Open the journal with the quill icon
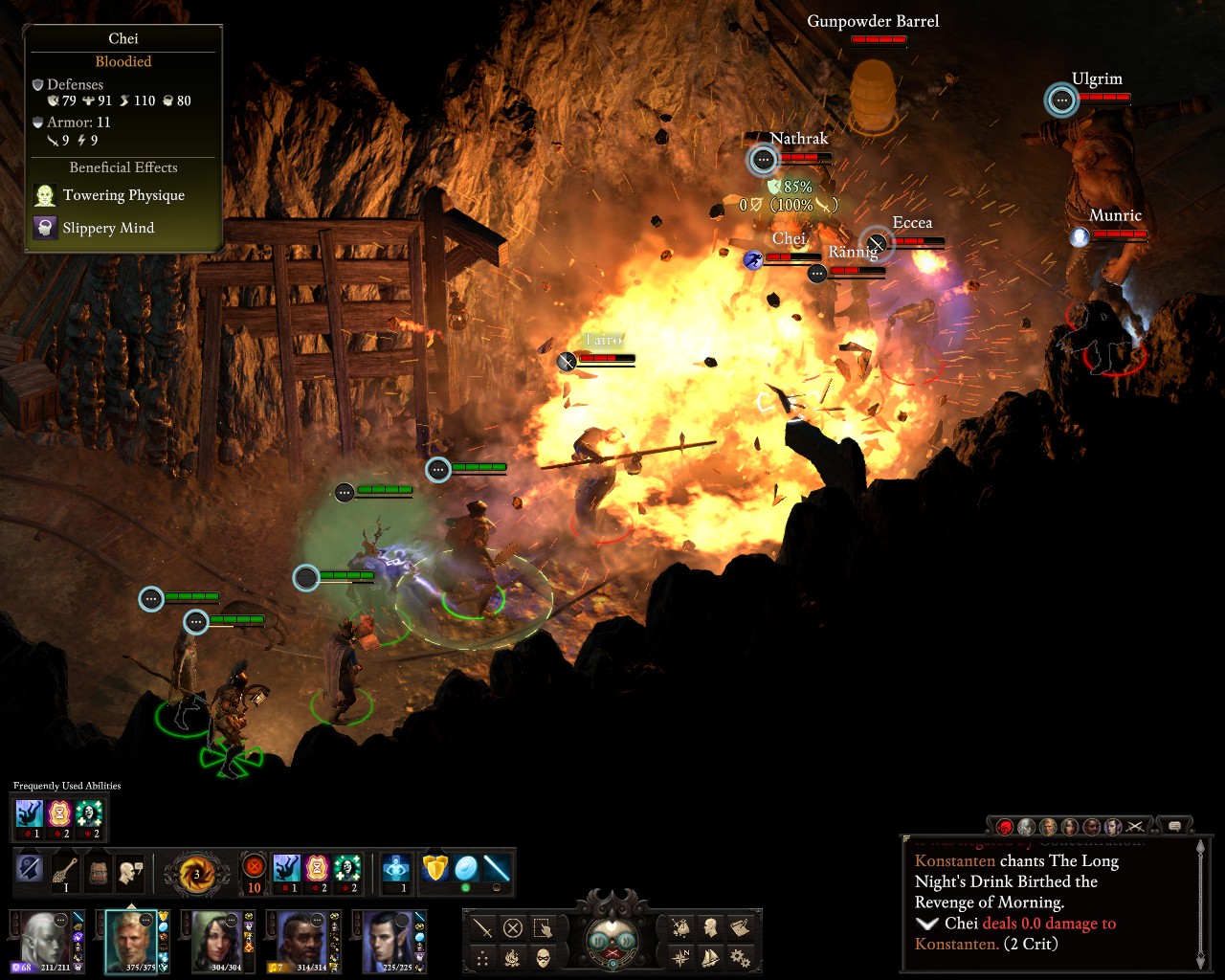 click(740, 927)
